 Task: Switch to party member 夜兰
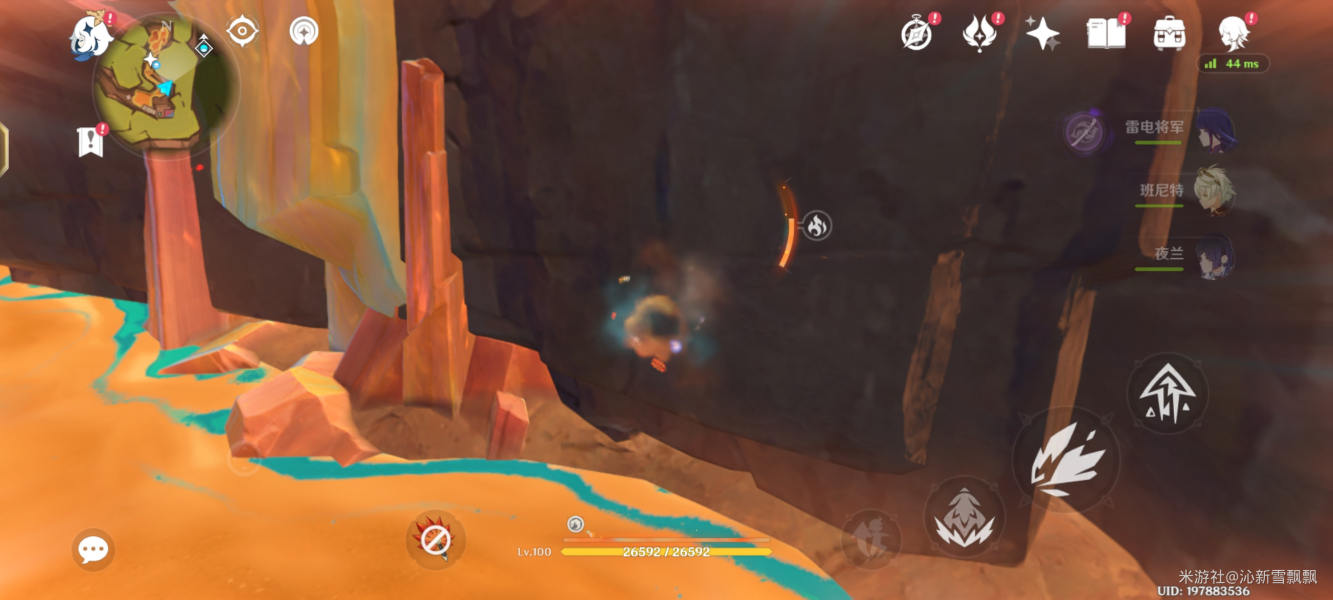1212,254
